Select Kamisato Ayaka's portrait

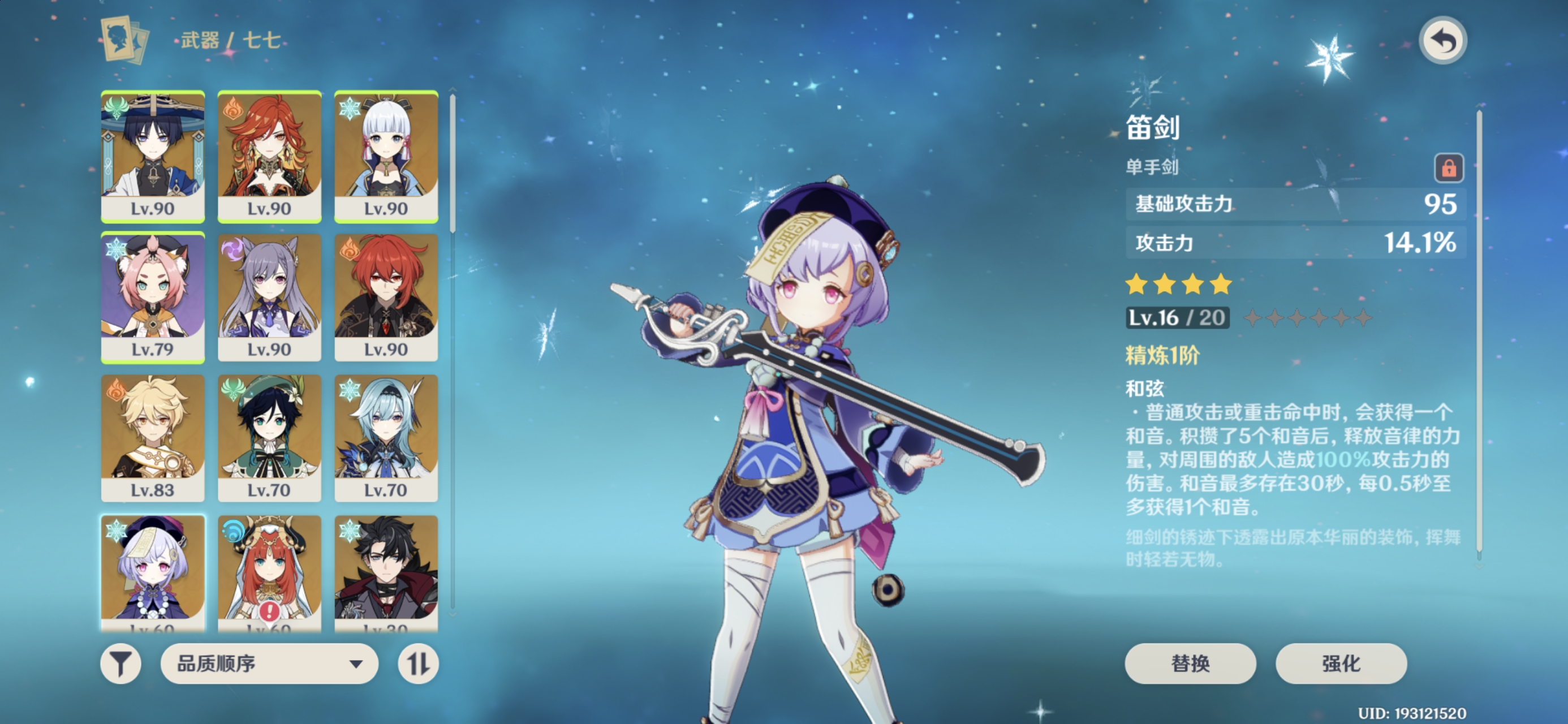pyautogui.click(x=386, y=156)
